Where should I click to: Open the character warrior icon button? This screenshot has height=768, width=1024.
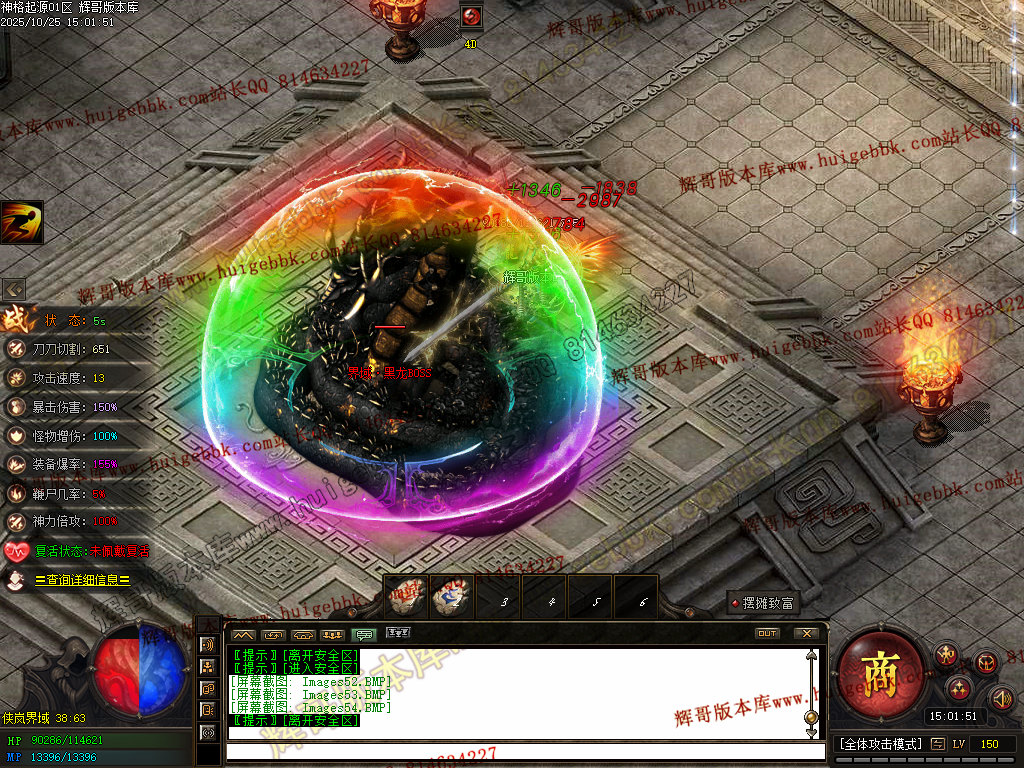pyautogui.click(x=946, y=655)
